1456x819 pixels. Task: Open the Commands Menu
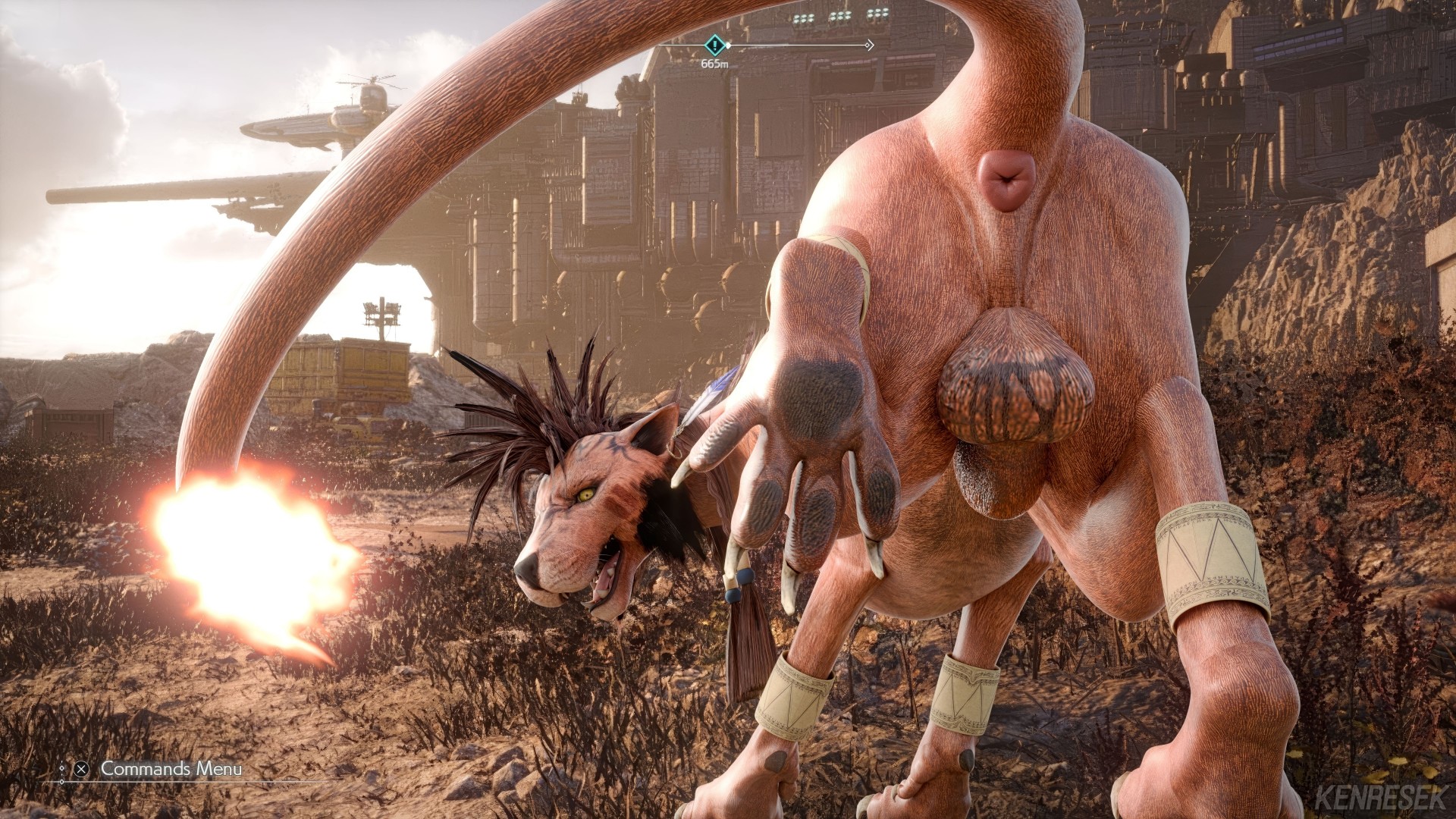click(171, 768)
